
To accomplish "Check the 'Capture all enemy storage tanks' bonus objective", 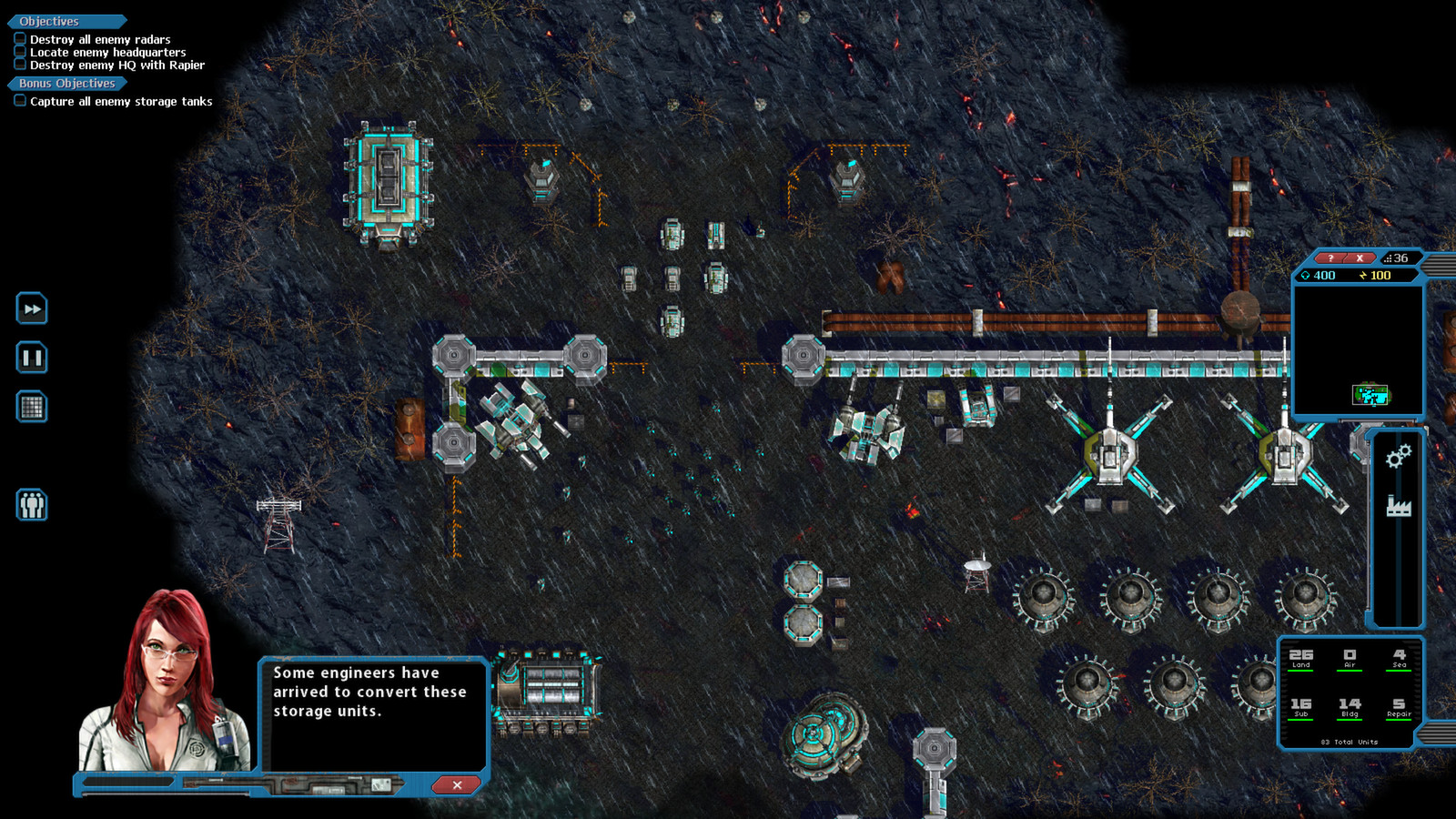I will point(20,101).
